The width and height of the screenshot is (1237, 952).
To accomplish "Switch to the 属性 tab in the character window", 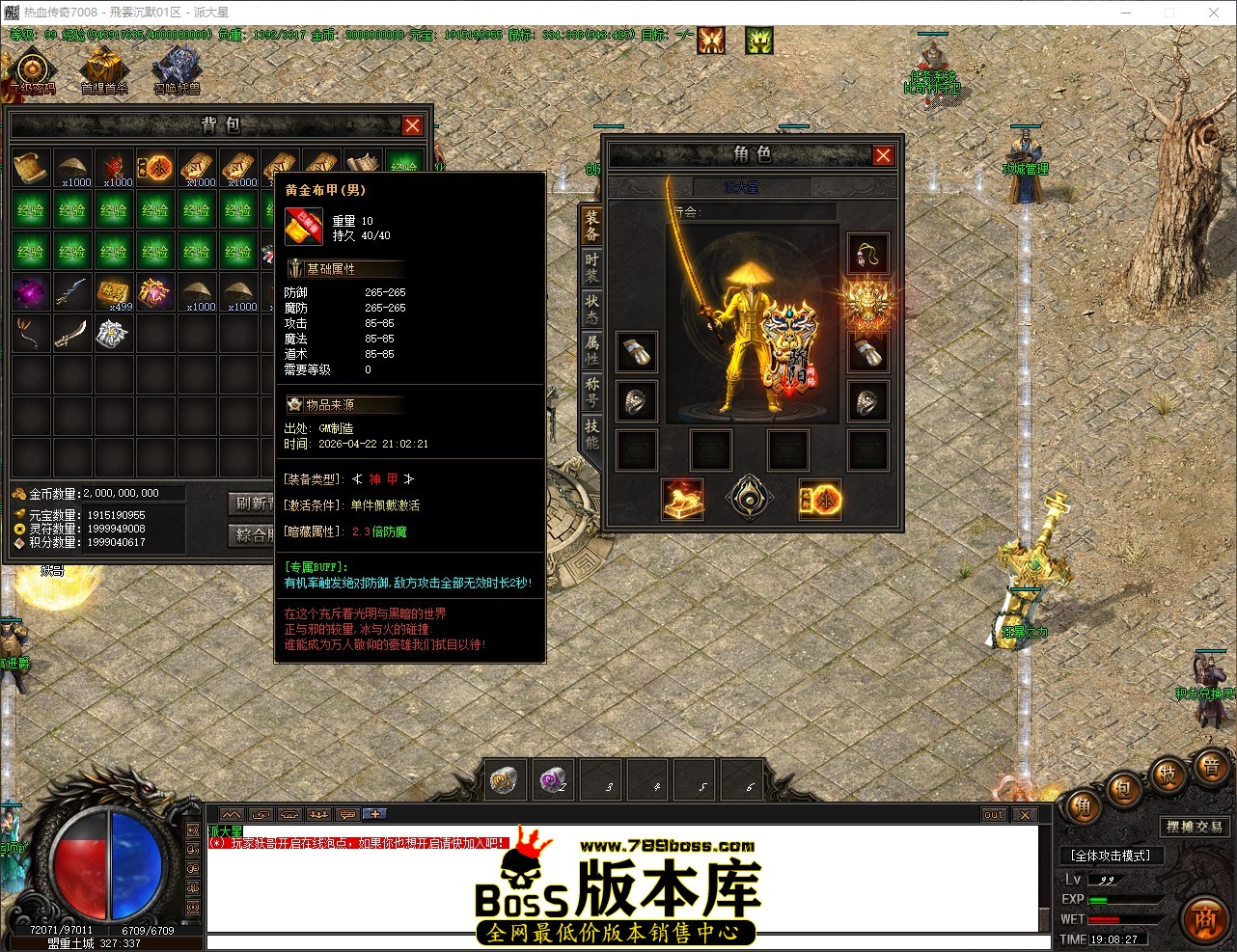I will coord(590,347).
